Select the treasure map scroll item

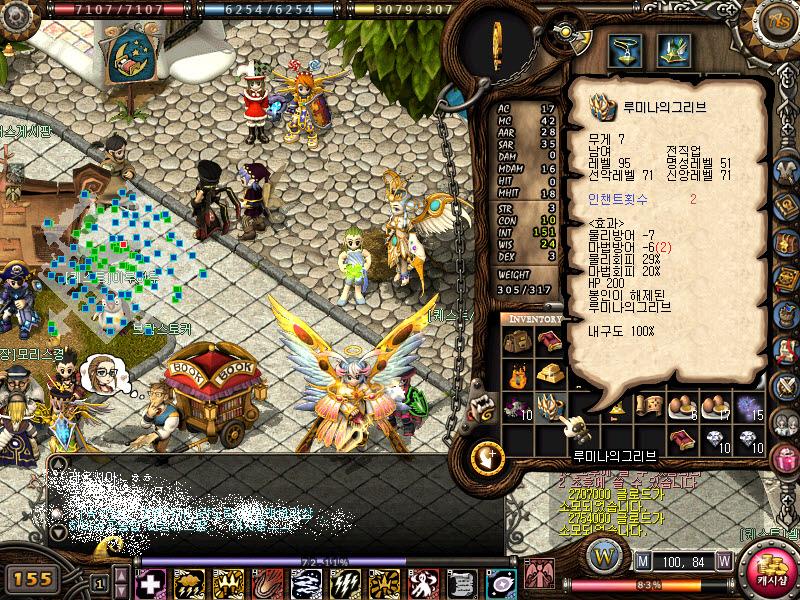point(651,405)
